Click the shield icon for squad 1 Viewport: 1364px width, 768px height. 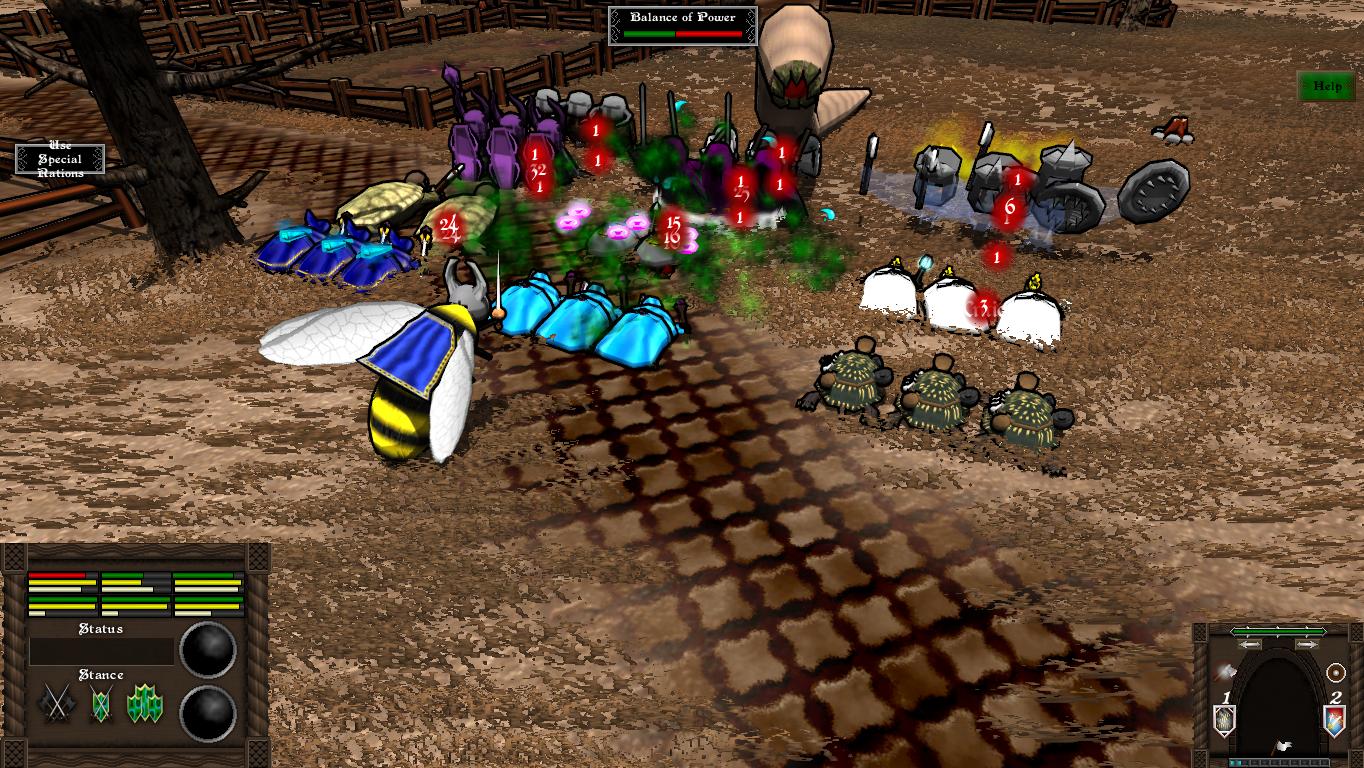1225,718
